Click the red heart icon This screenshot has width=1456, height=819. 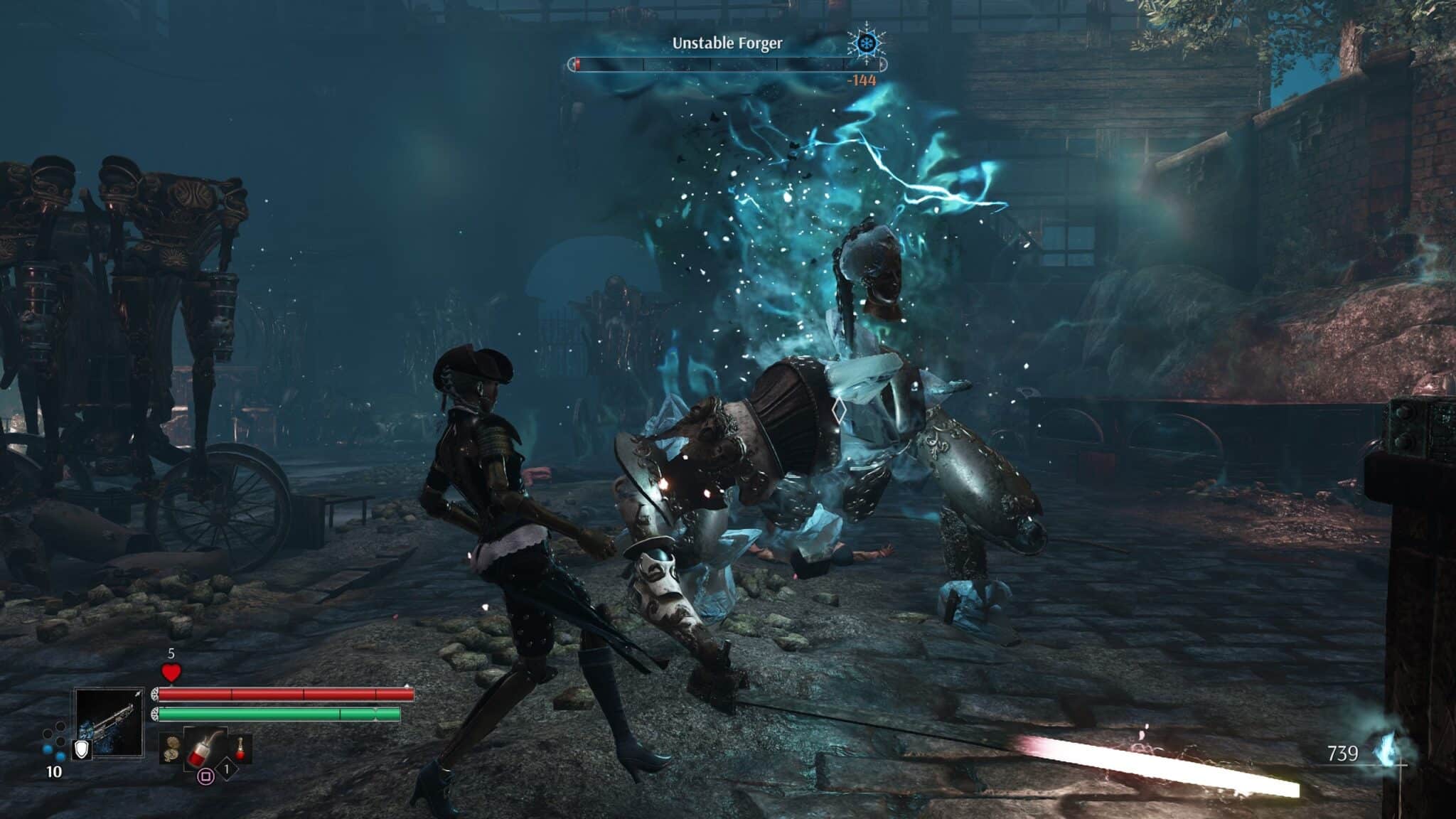tap(171, 672)
